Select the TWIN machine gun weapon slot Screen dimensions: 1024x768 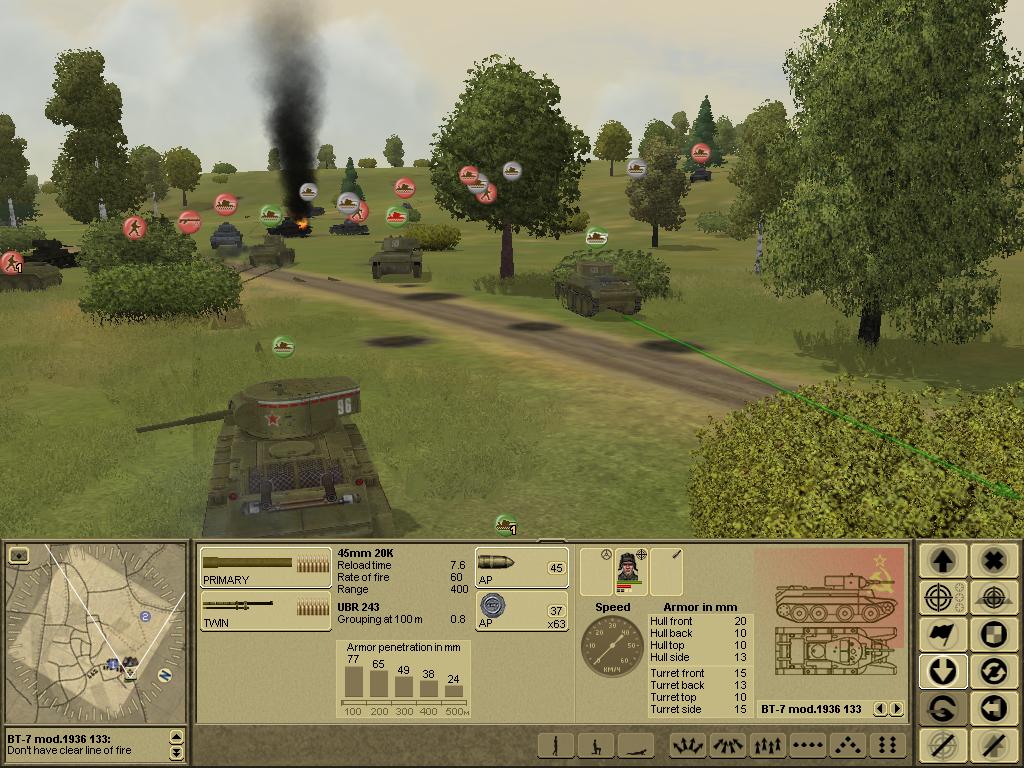coord(265,610)
